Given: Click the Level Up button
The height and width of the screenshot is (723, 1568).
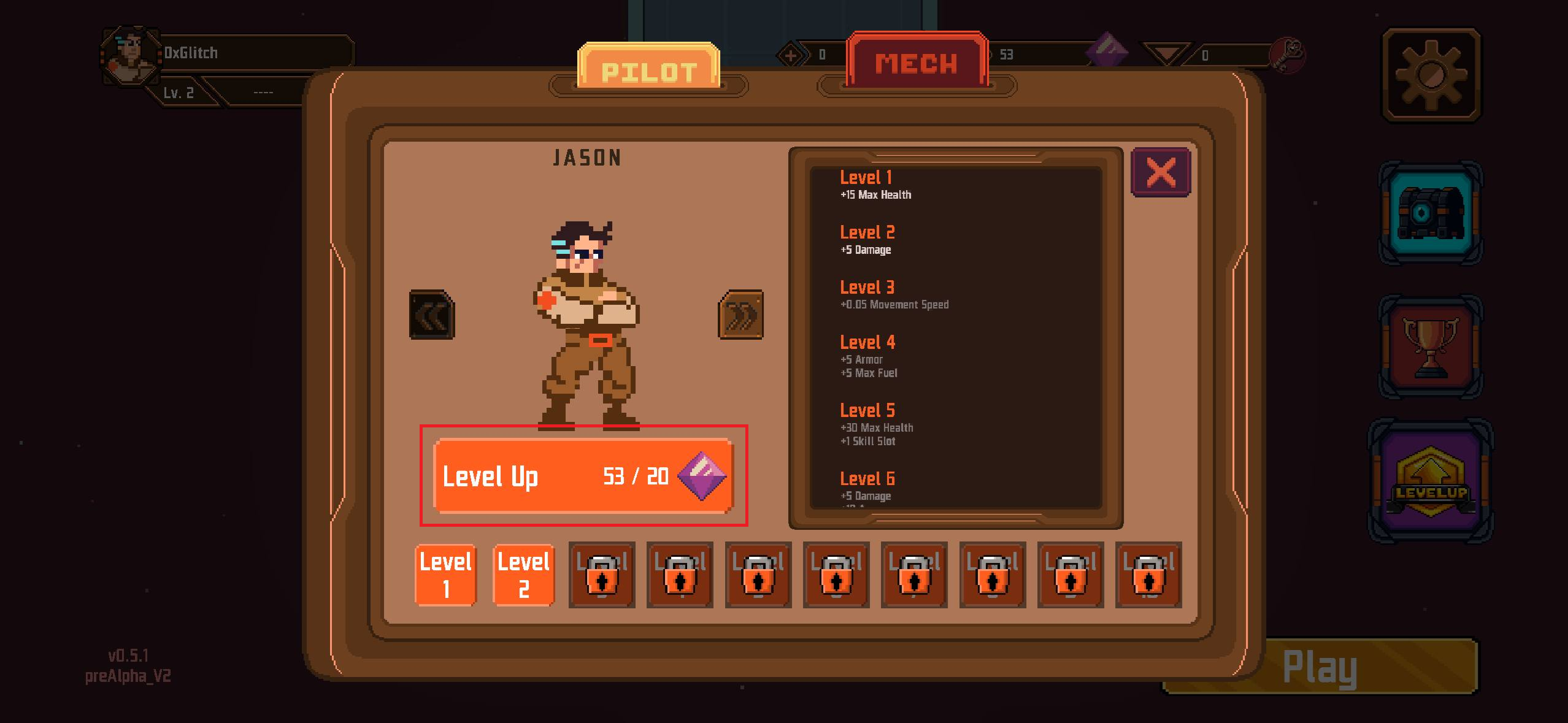Looking at the screenshot, I should click(583, 476).
